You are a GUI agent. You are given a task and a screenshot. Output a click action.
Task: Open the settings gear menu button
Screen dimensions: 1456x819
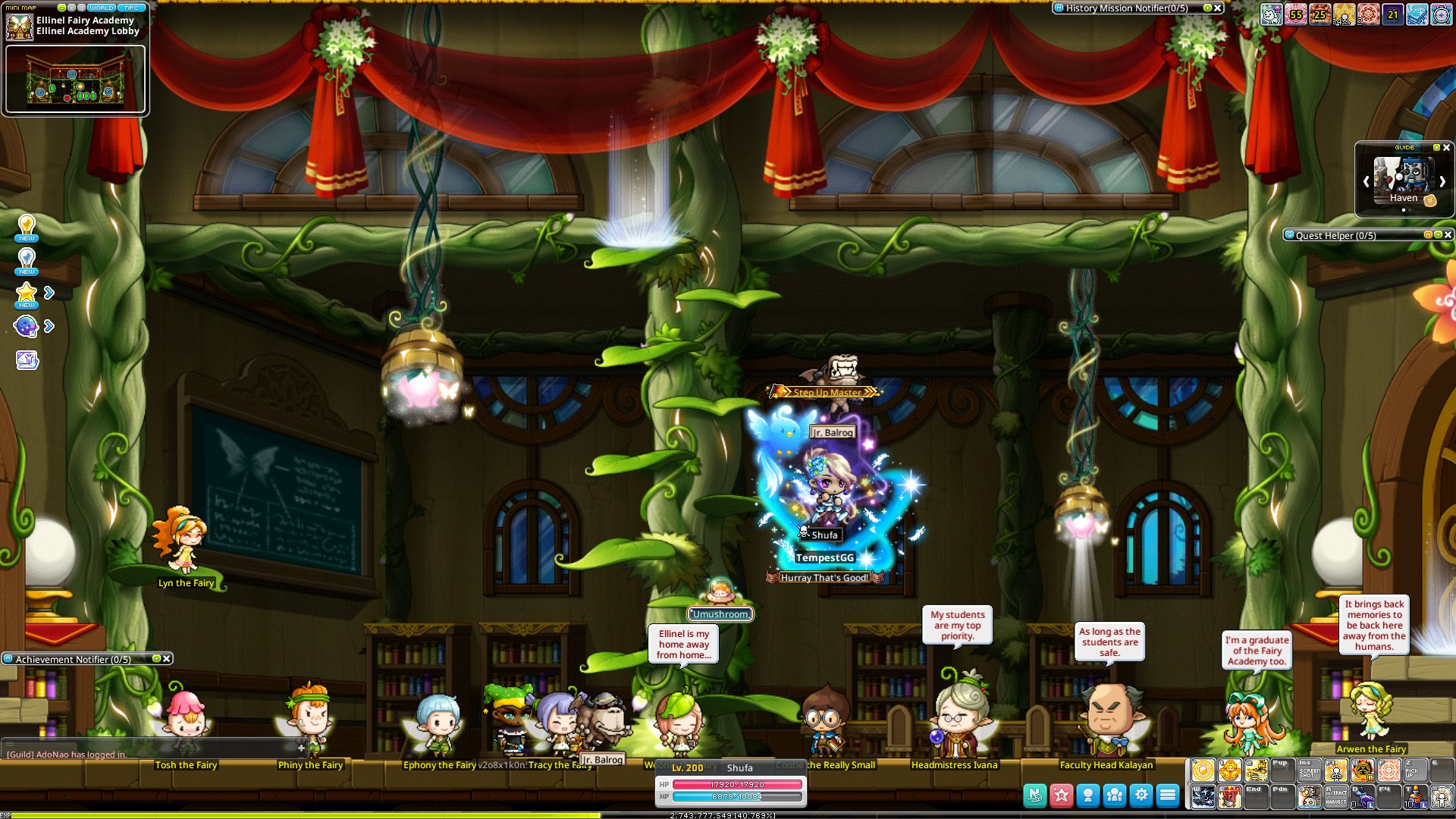click(x=1141, y=795)
